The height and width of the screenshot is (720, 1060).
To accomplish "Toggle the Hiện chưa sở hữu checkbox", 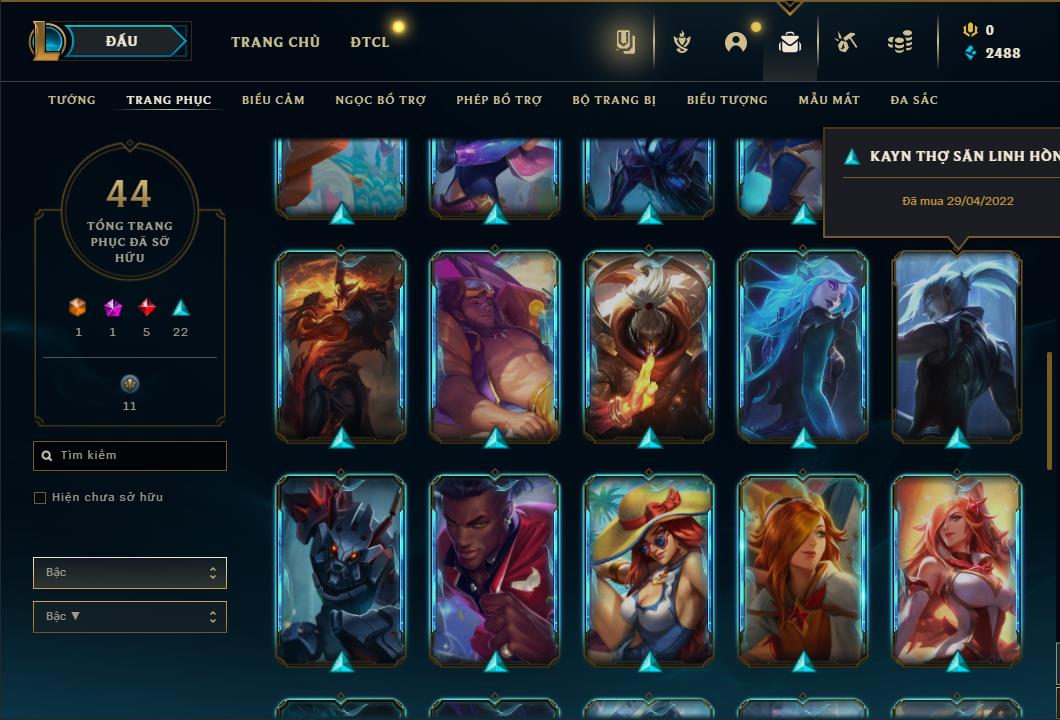I will [x=40, y=498].
